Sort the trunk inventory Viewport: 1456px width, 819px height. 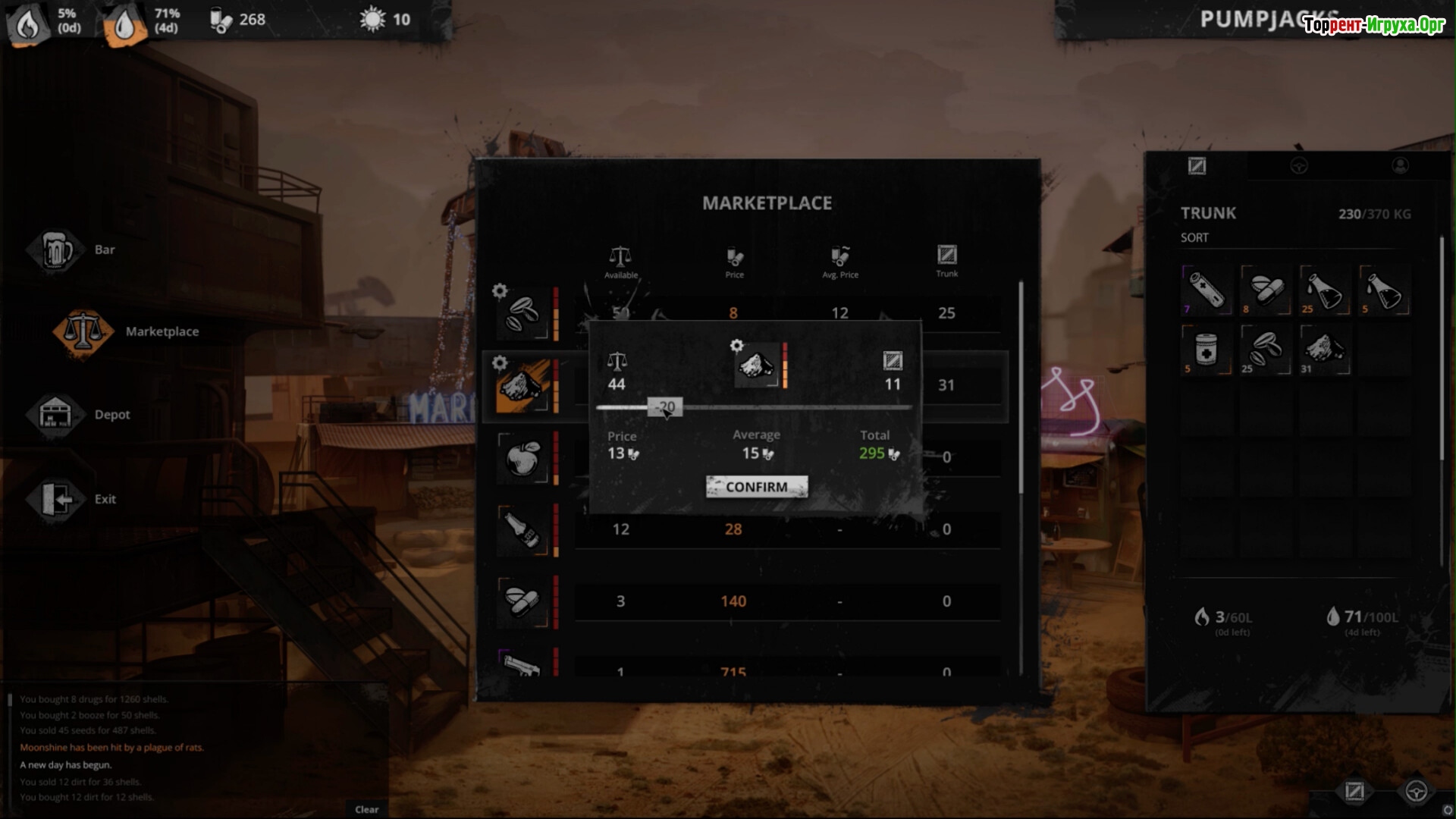[x=1194, y=238]
